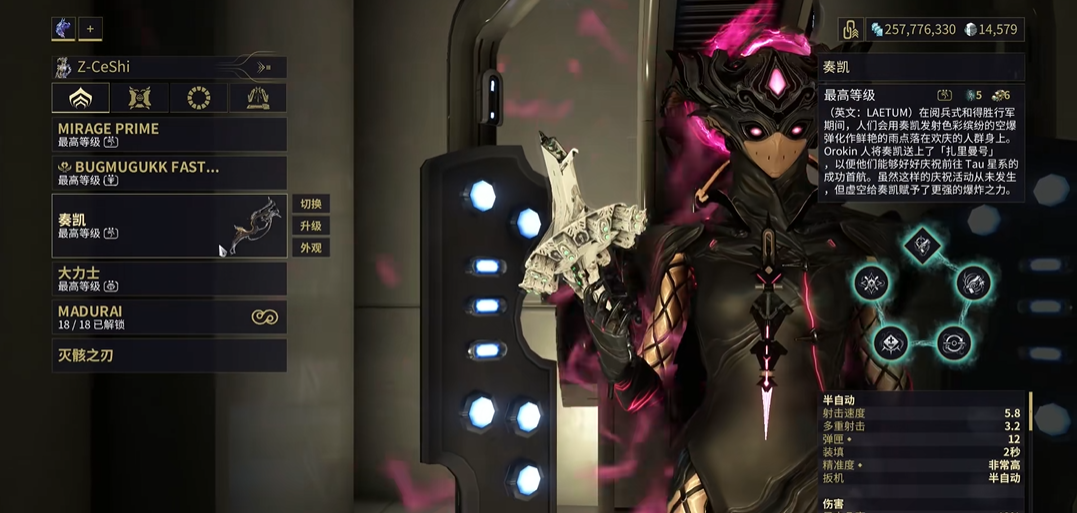
Task: Open the Z-CeShi loadout name selector
Action: [x=169, y=67]
